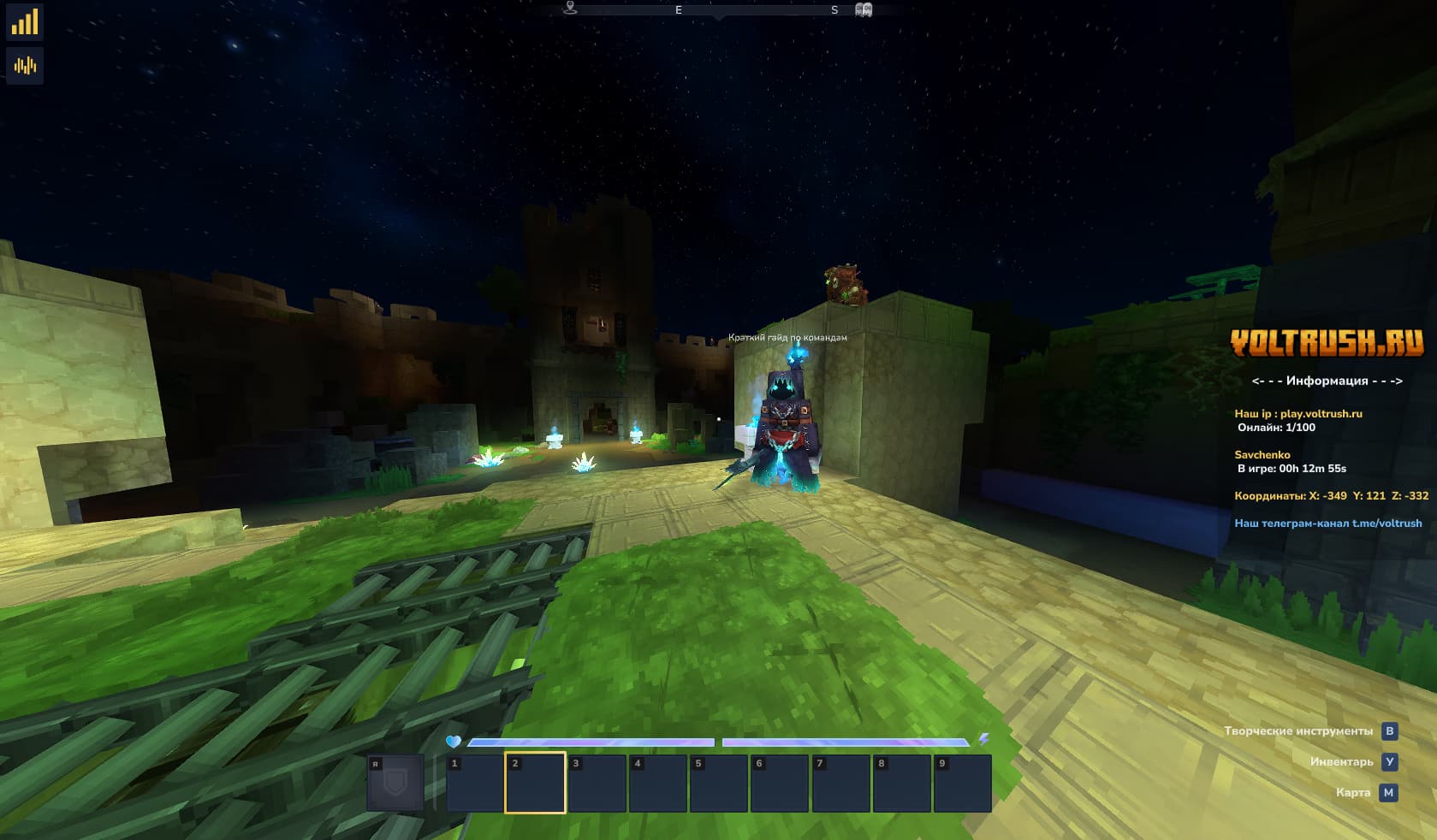Toggle the Творческие инструменты option with key B
Image resolution: width=1437 pixels, height=840 pixels.
click(1390, 731)
